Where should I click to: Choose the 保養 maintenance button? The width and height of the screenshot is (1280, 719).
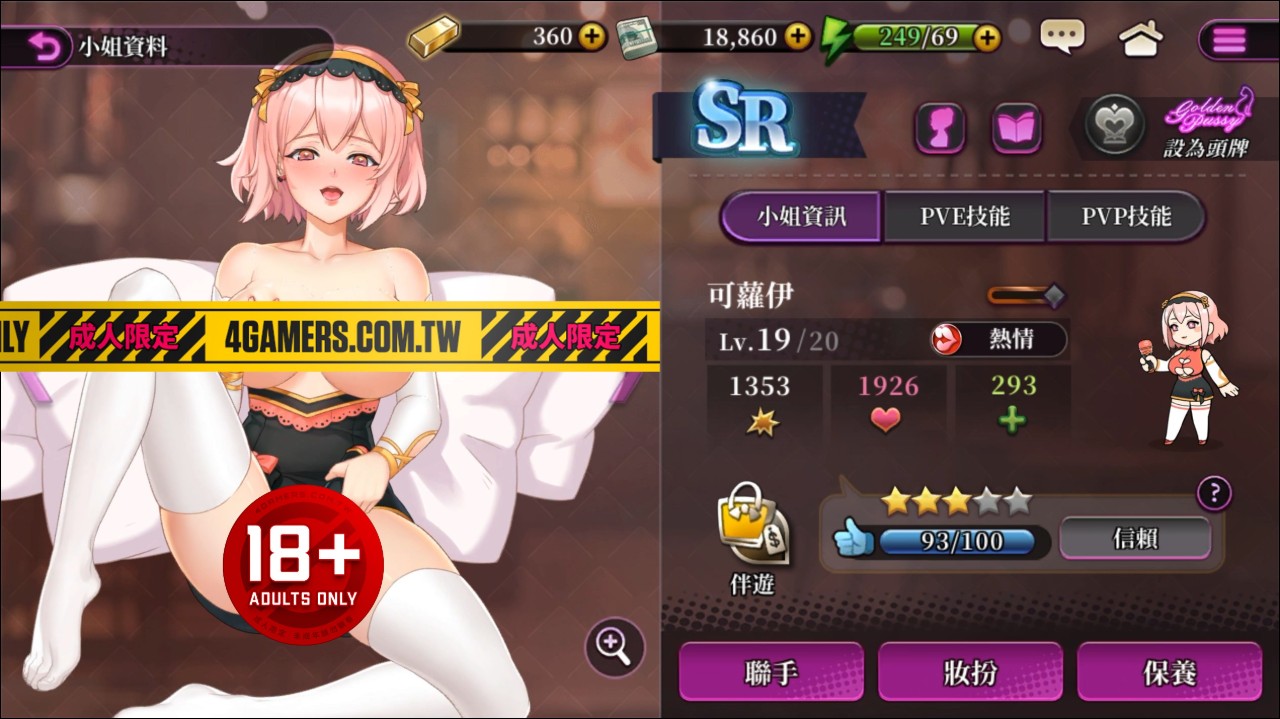pos(1169,672)
